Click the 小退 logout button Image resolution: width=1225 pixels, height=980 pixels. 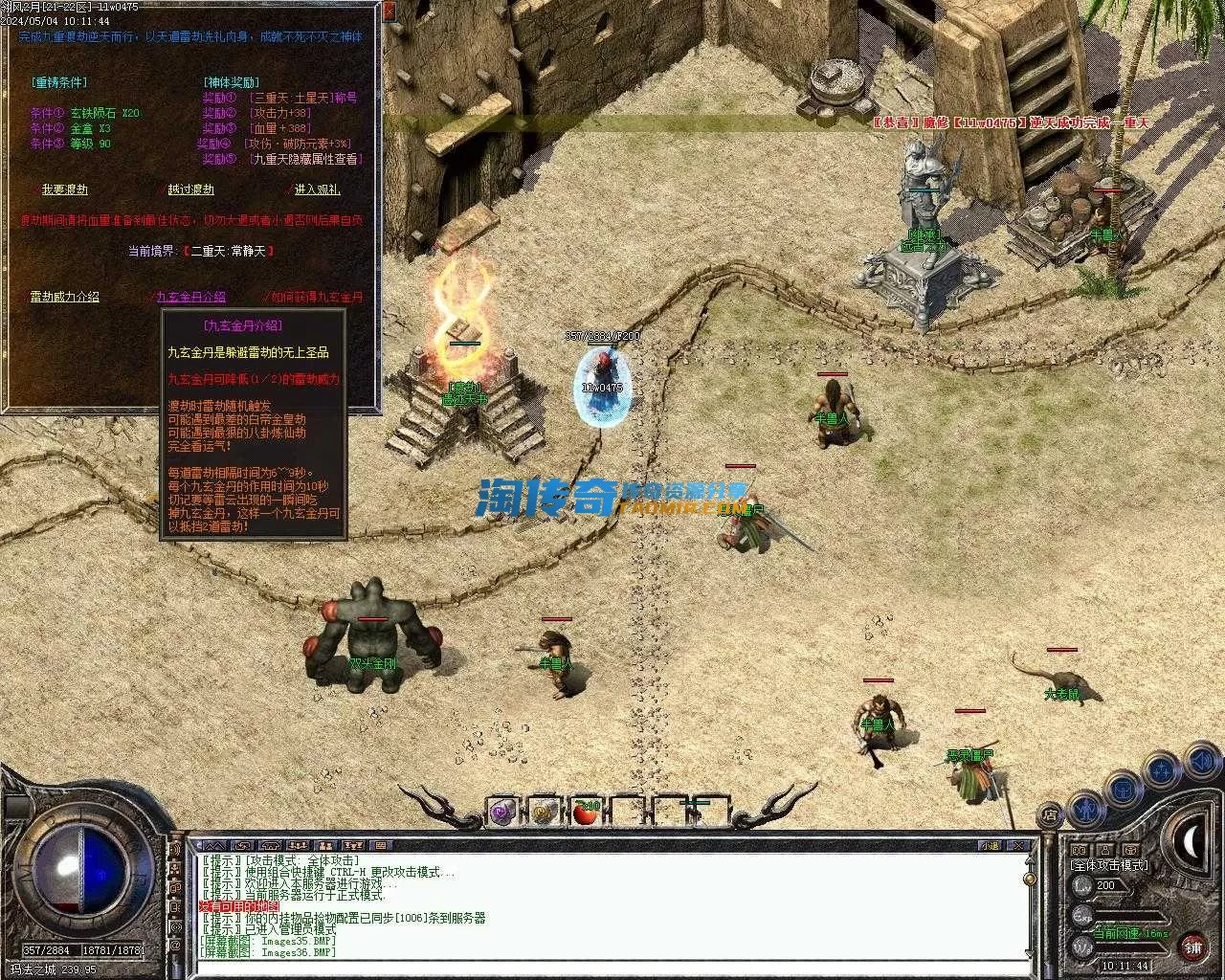(x=989, y=846)
